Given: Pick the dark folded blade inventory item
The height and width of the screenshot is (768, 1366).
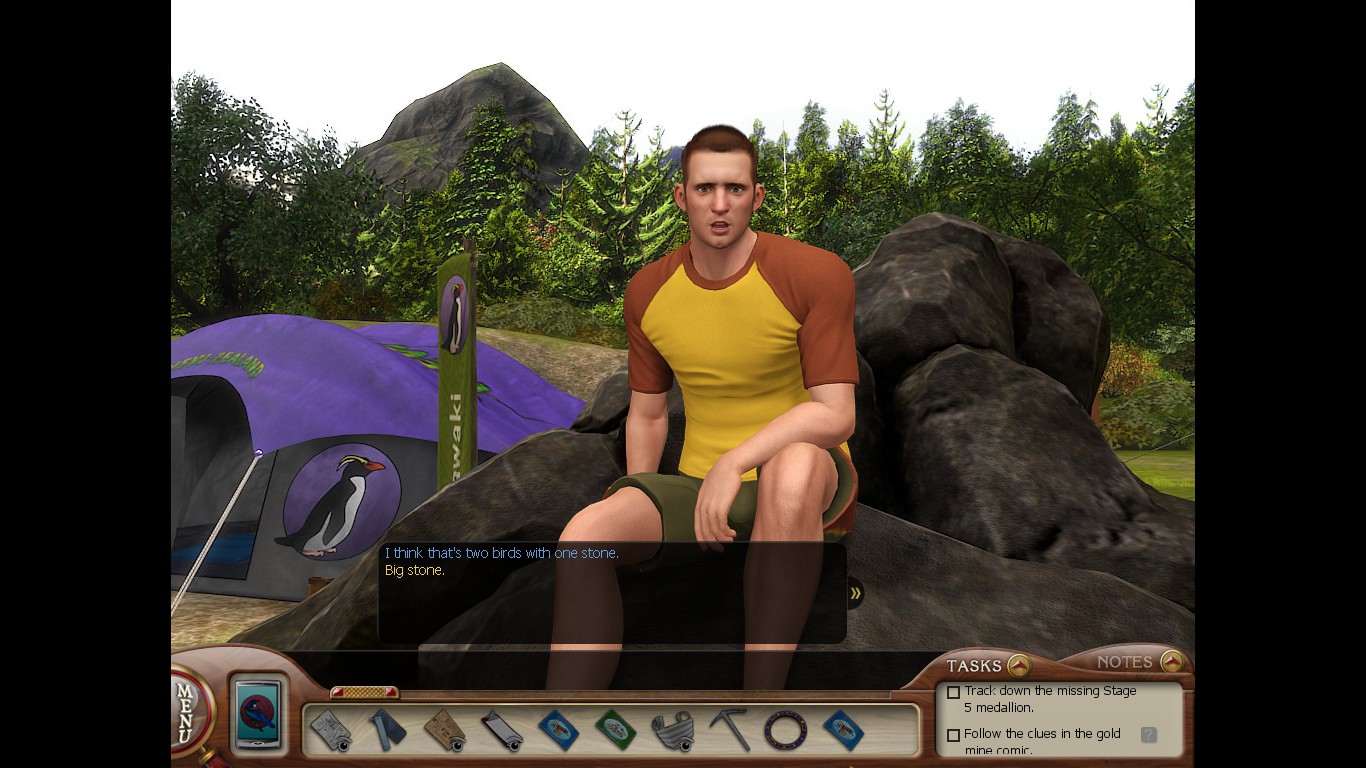Looking at the screenshot, I should [386, 730].
